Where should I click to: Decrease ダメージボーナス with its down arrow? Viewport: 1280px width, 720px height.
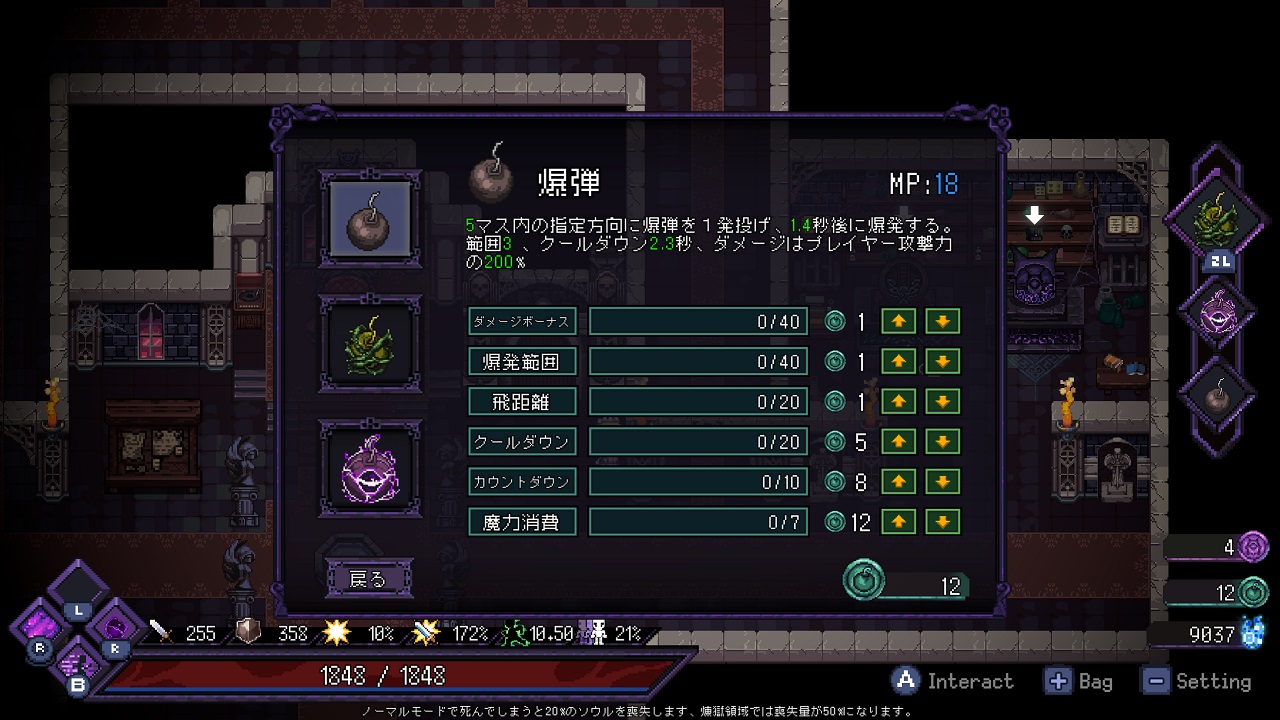tap(942, 321)
